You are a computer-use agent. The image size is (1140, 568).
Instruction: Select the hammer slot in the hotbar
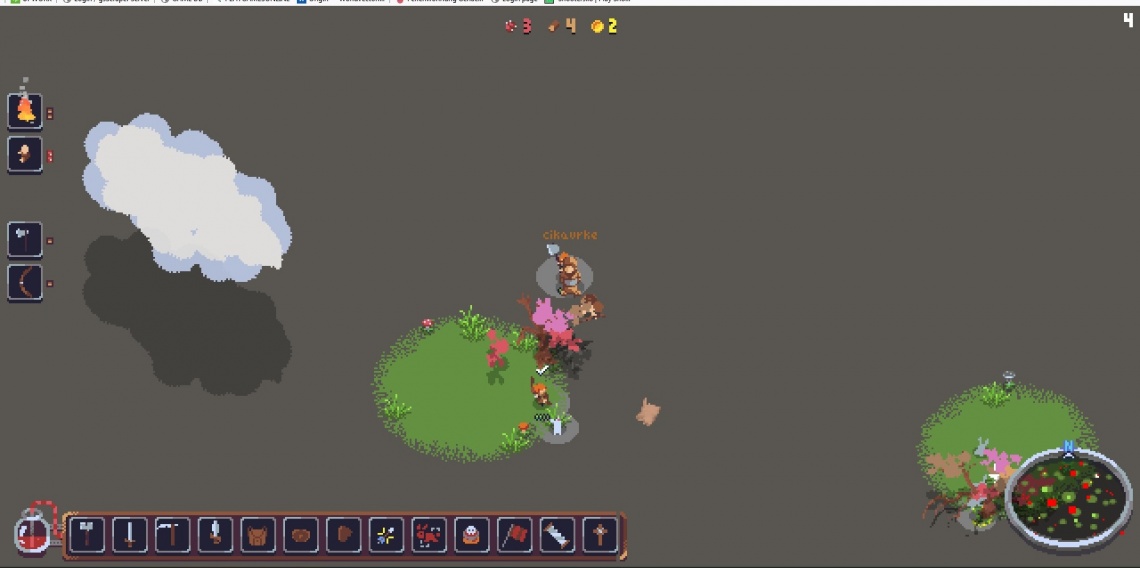click(x=87, y=535)
